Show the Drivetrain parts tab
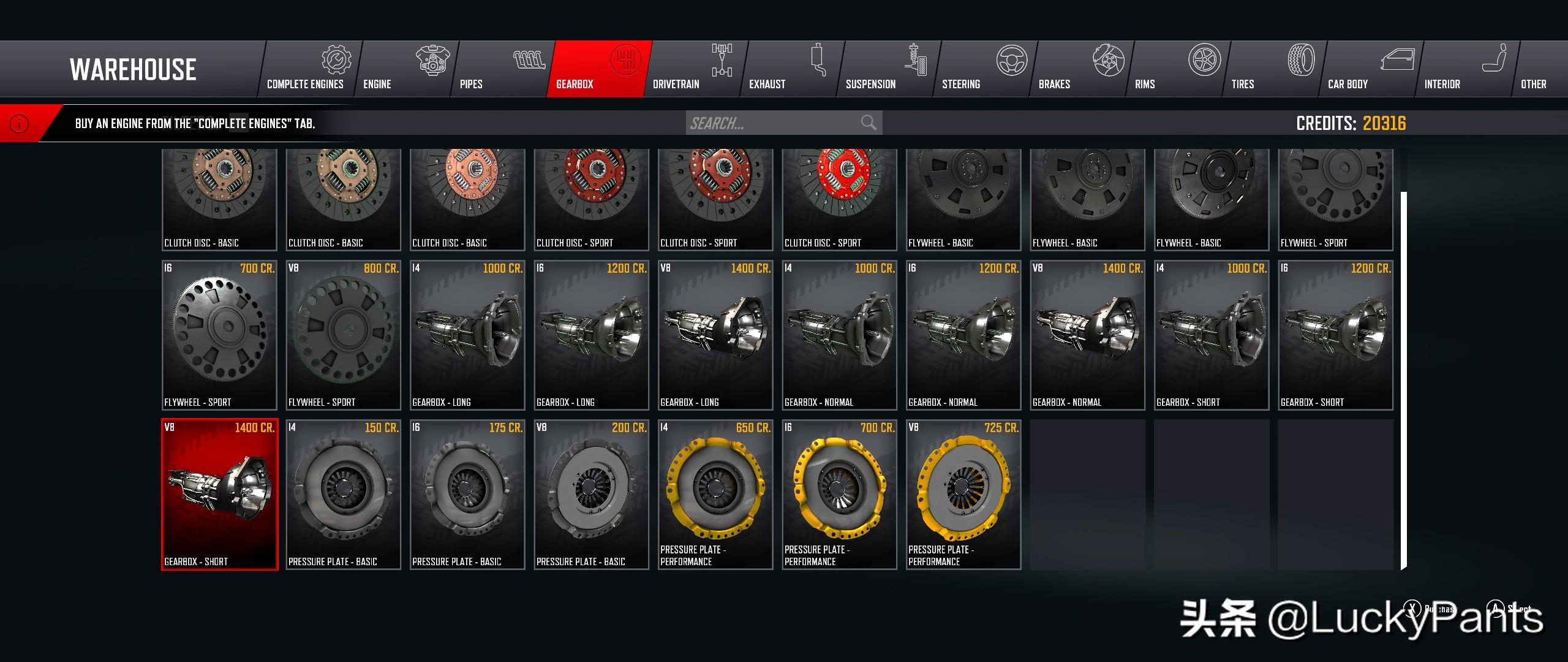The height and width of the screenshot is (662, 1568). pyautogui.click(x=695, y=69)
